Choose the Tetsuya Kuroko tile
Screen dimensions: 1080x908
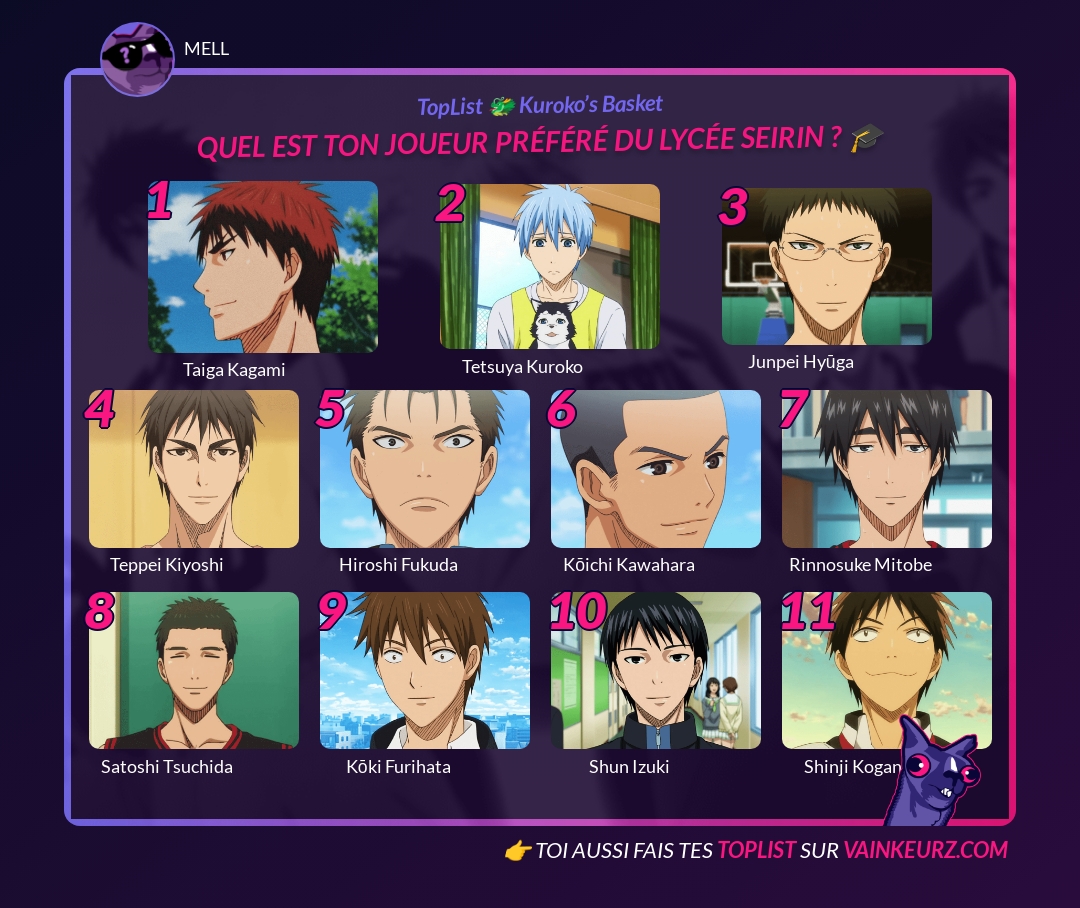pyautogui.click(x=549, y=267)
